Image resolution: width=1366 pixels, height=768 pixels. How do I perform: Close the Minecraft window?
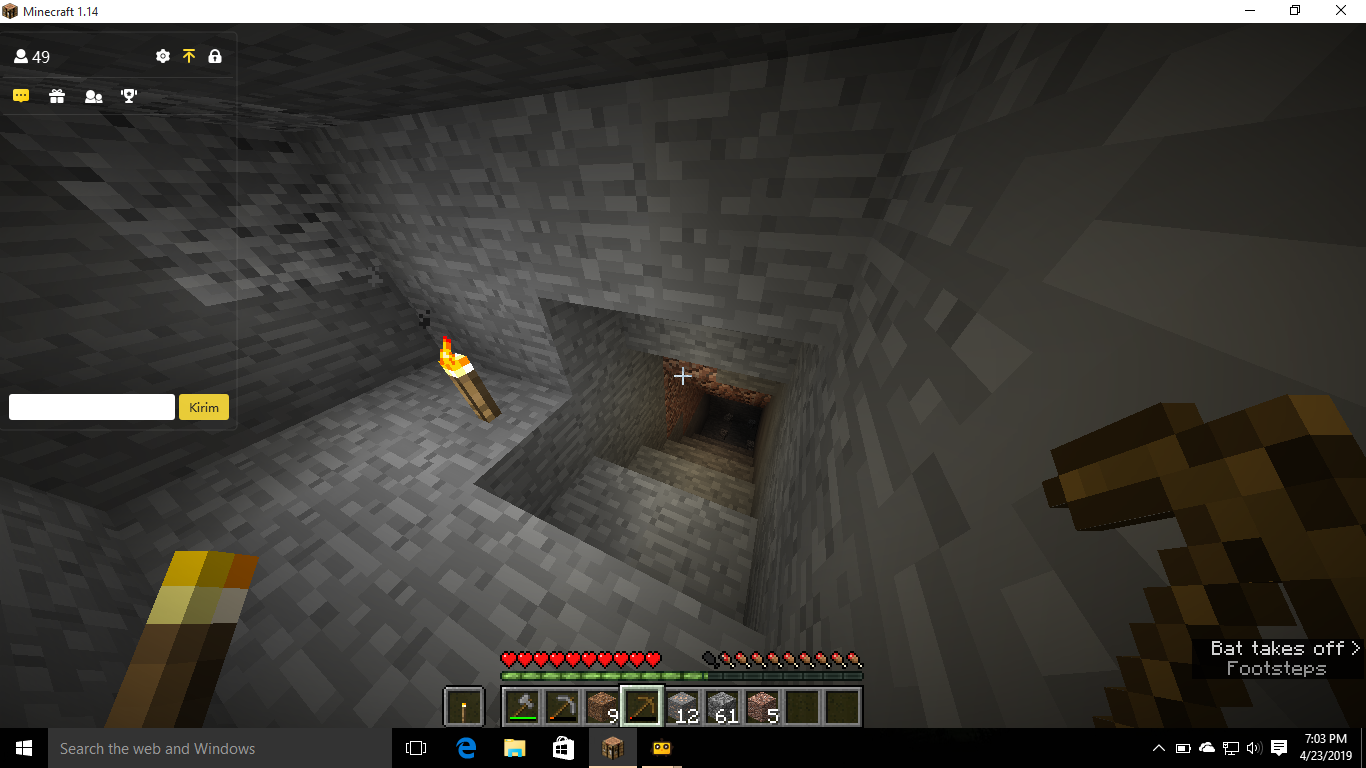pyautogui.click(x=1341, y=11)
